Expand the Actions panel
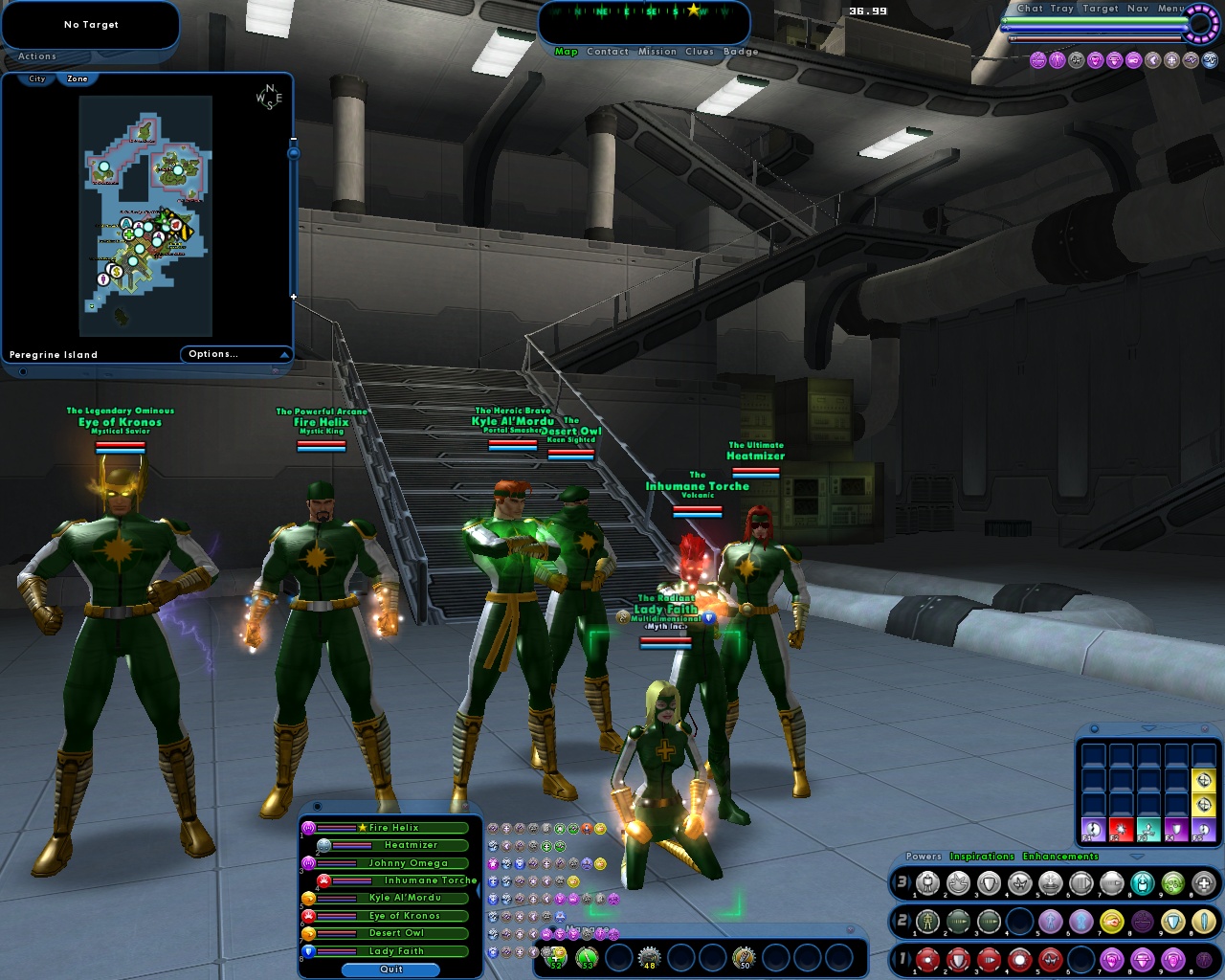Viewport: 1225px width, 980px height. [x=36, y=56]
